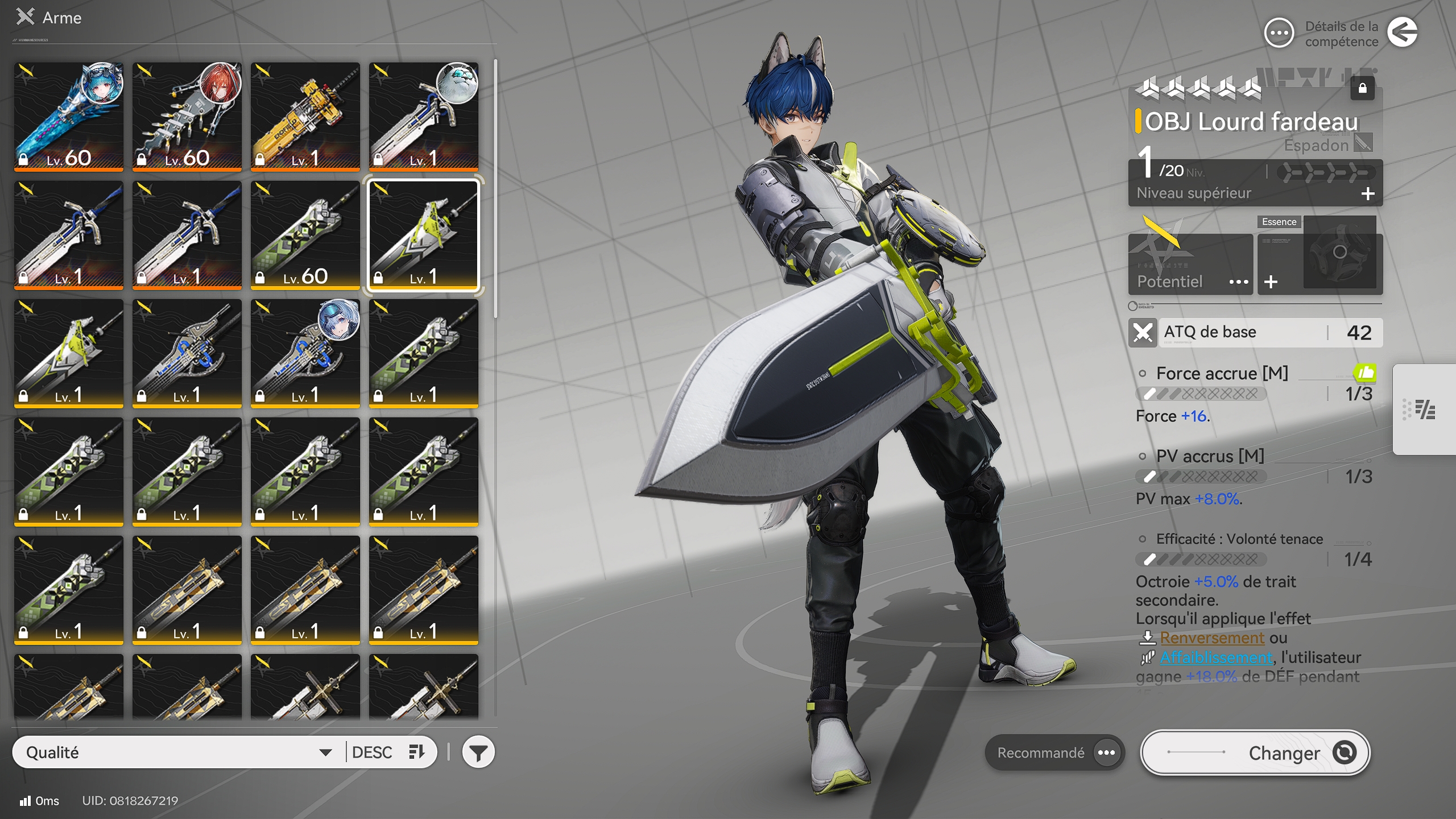Add an Essence to the weapon
The image size is (1456, 819).
click(1272, 282)
